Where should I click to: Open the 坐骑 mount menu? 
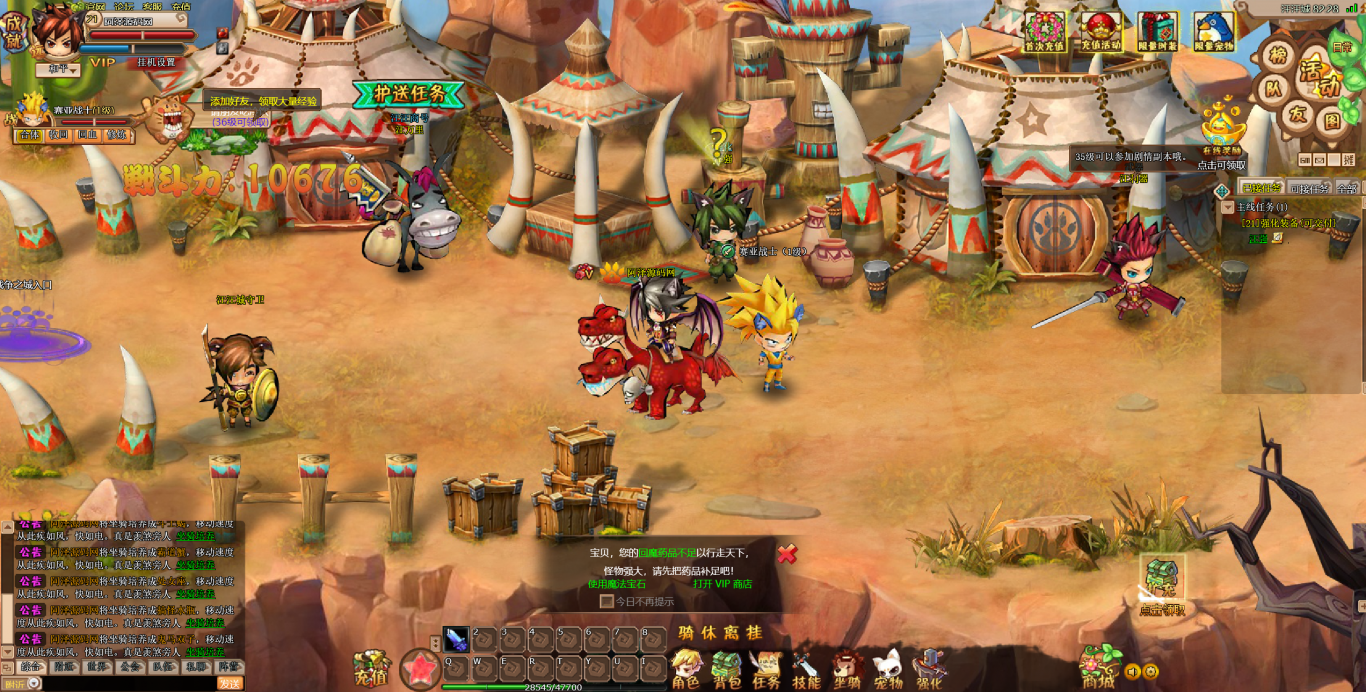(848, 669)
